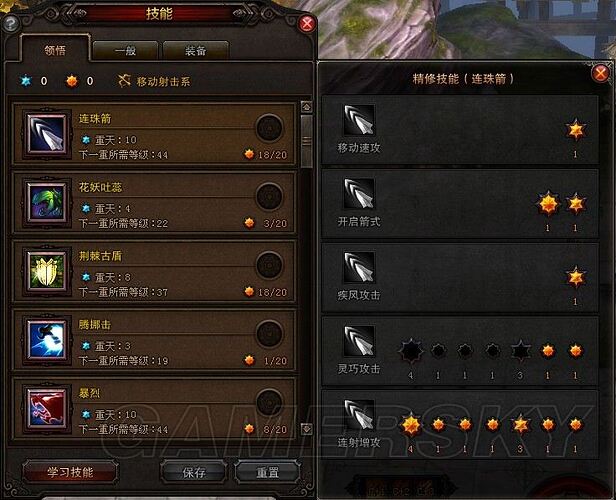The height and width of the screenshot is (500, 616).
Task: Save skills with the 保存 button
Action: click(194, 471)
